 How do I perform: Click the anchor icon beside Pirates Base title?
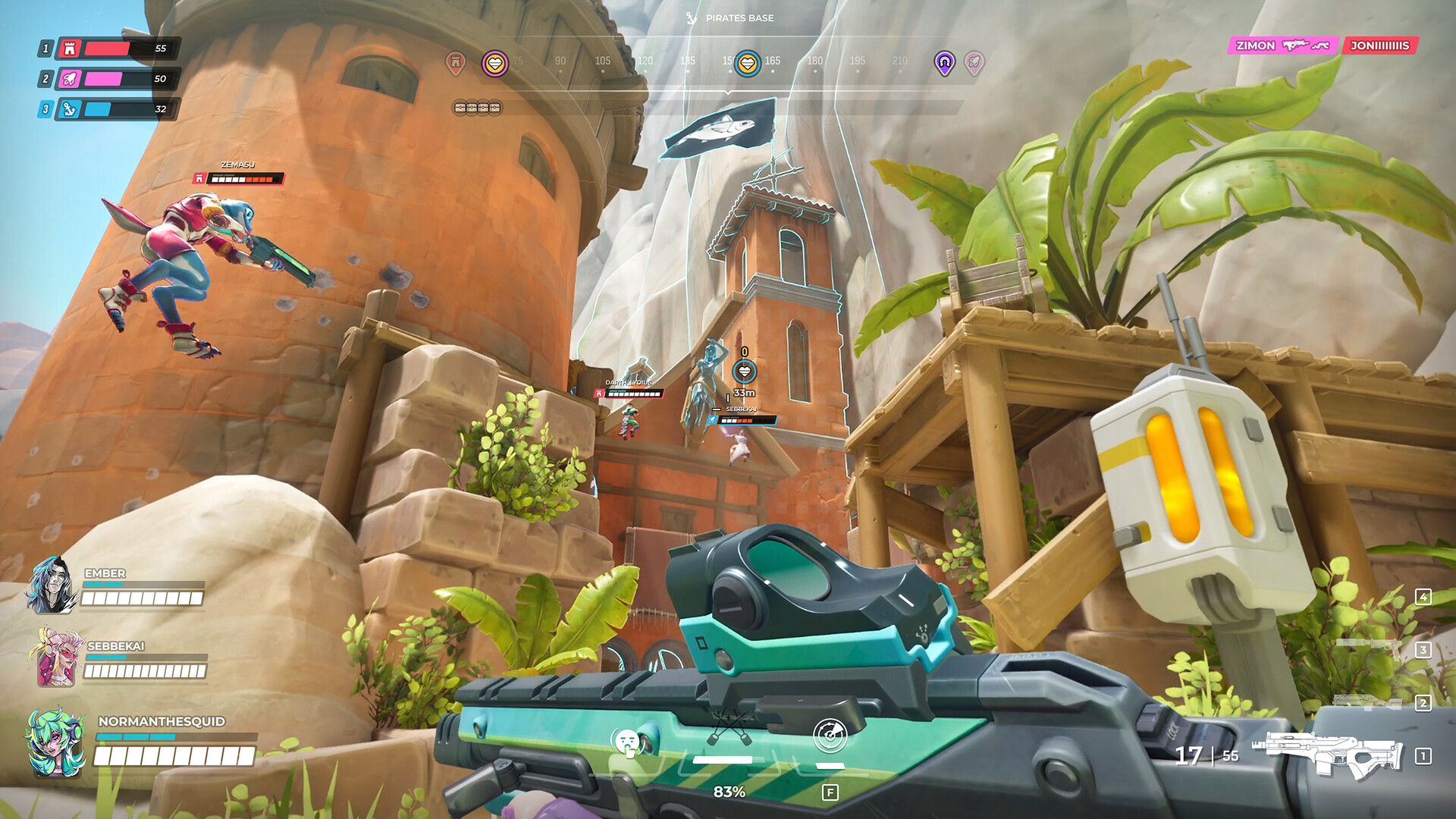pos(692,18)
